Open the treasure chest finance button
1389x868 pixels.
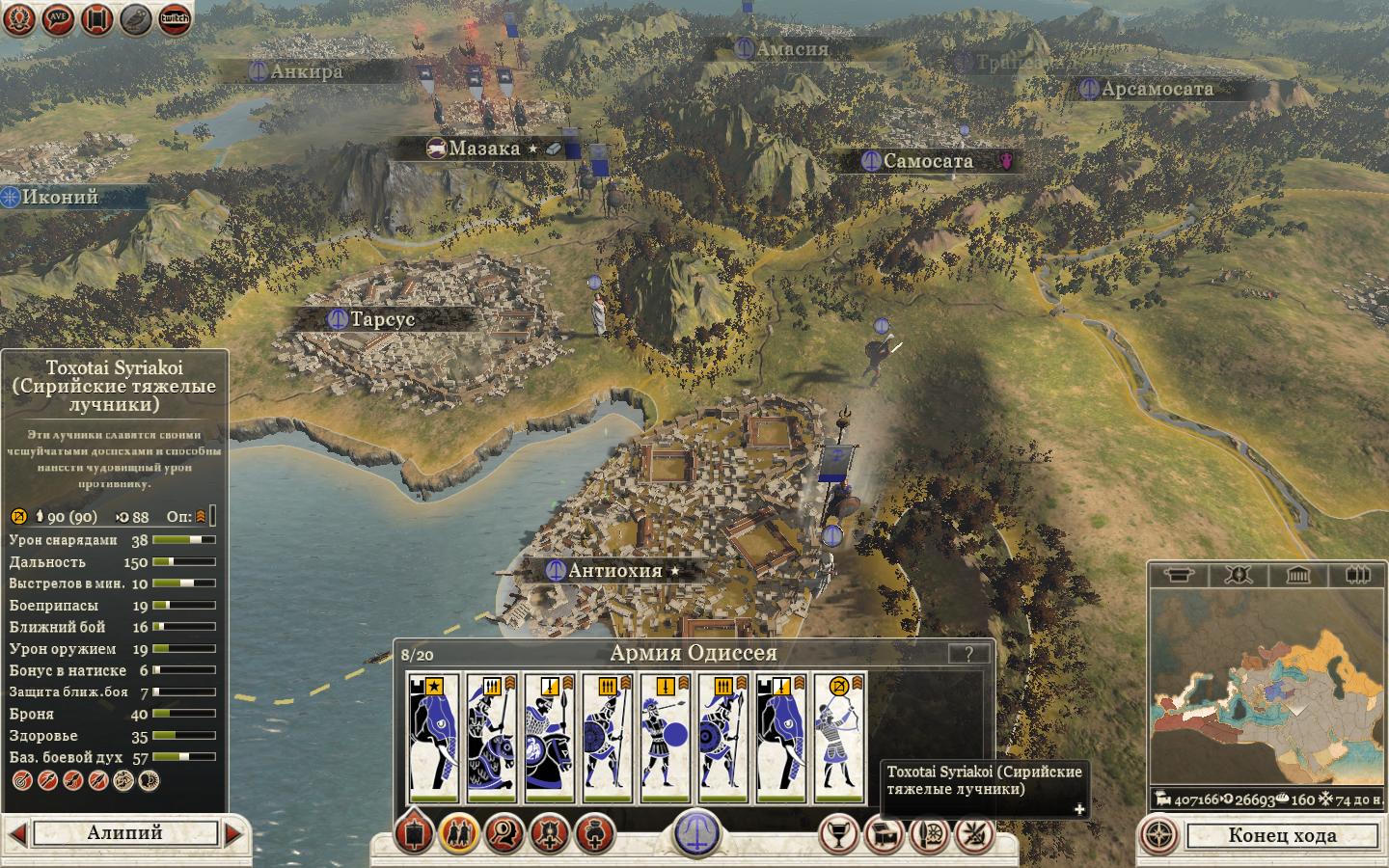click(x=884, y=833)
